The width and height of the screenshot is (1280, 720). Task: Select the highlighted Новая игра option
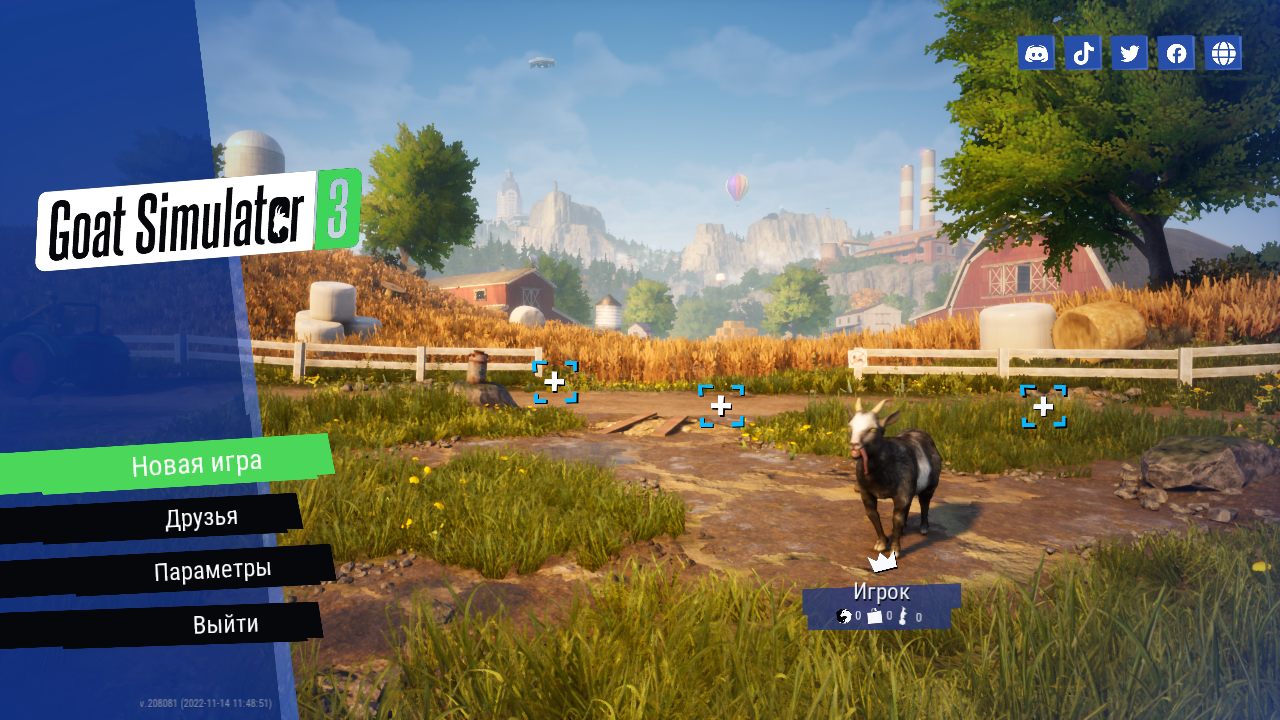point(195,461)
